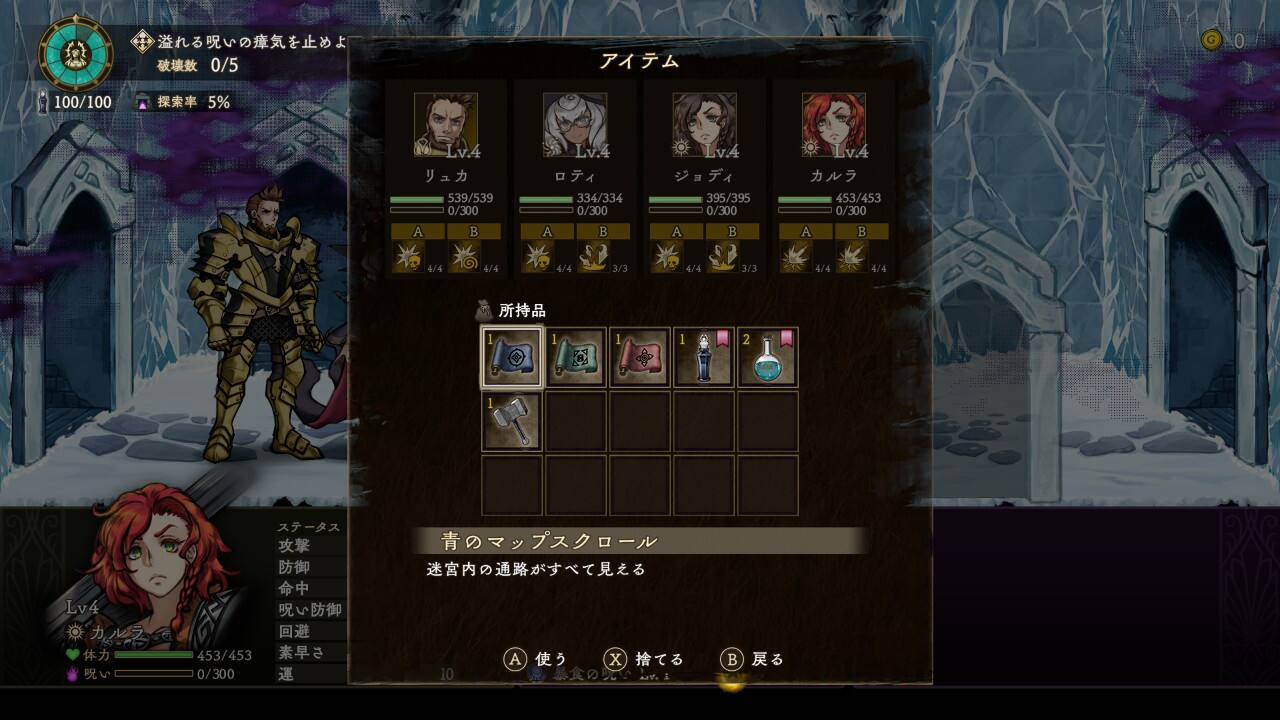Select カルラ's skill A burst icon

point(796,258)
